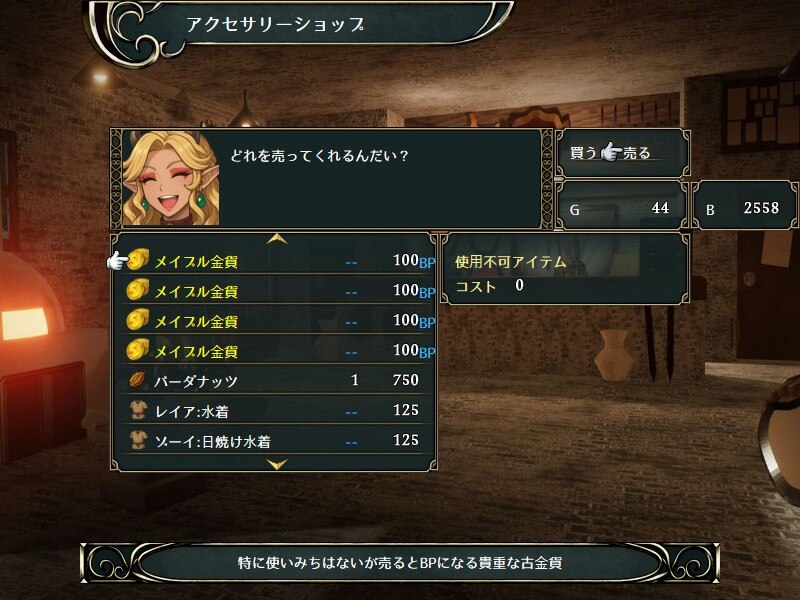Screen dimensions: 800x600
Task: Switch to the 買う (buy) option
Action: [583, 153]
